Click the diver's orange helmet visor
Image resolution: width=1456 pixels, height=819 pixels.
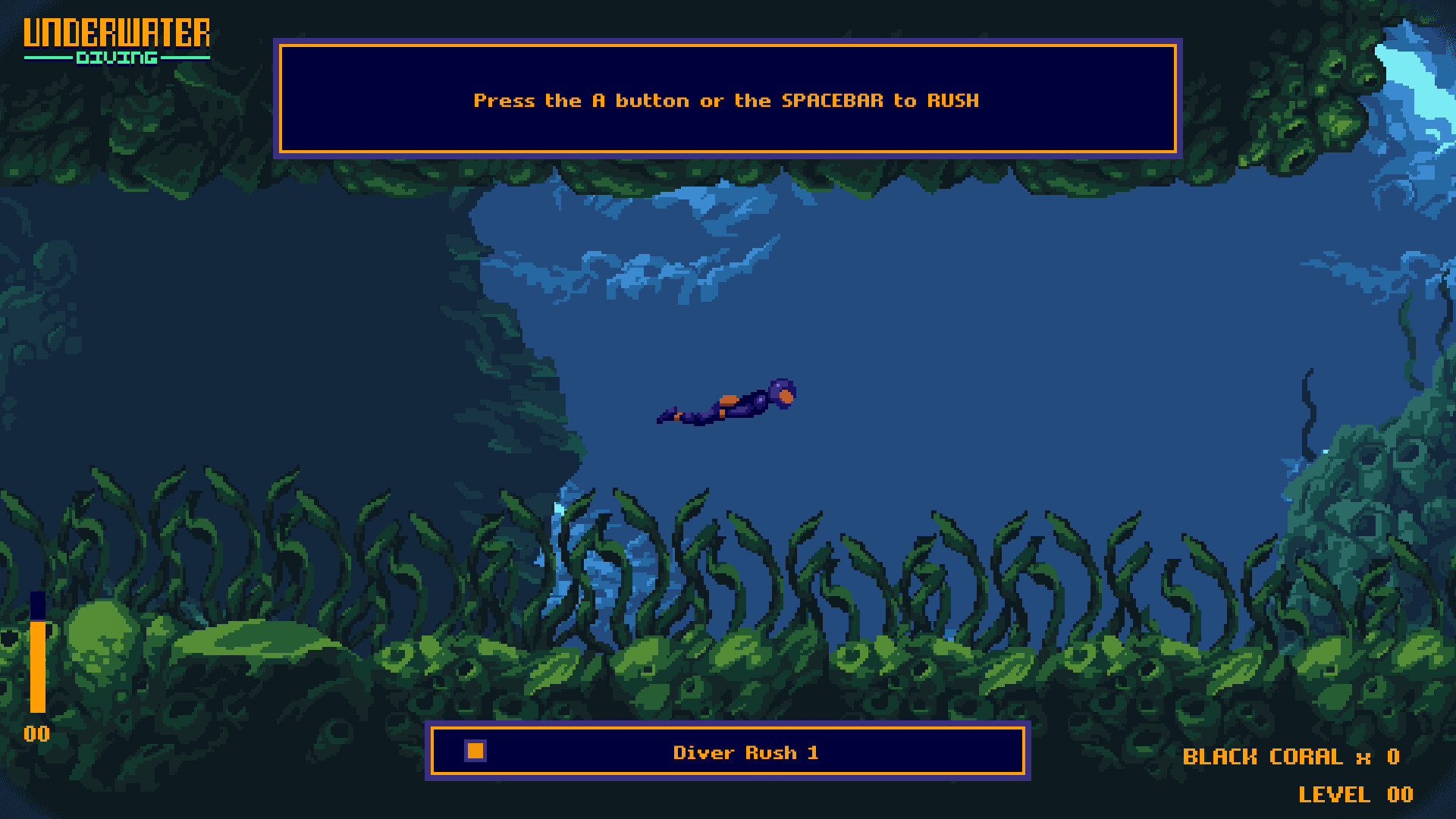(x=786, y=398)
